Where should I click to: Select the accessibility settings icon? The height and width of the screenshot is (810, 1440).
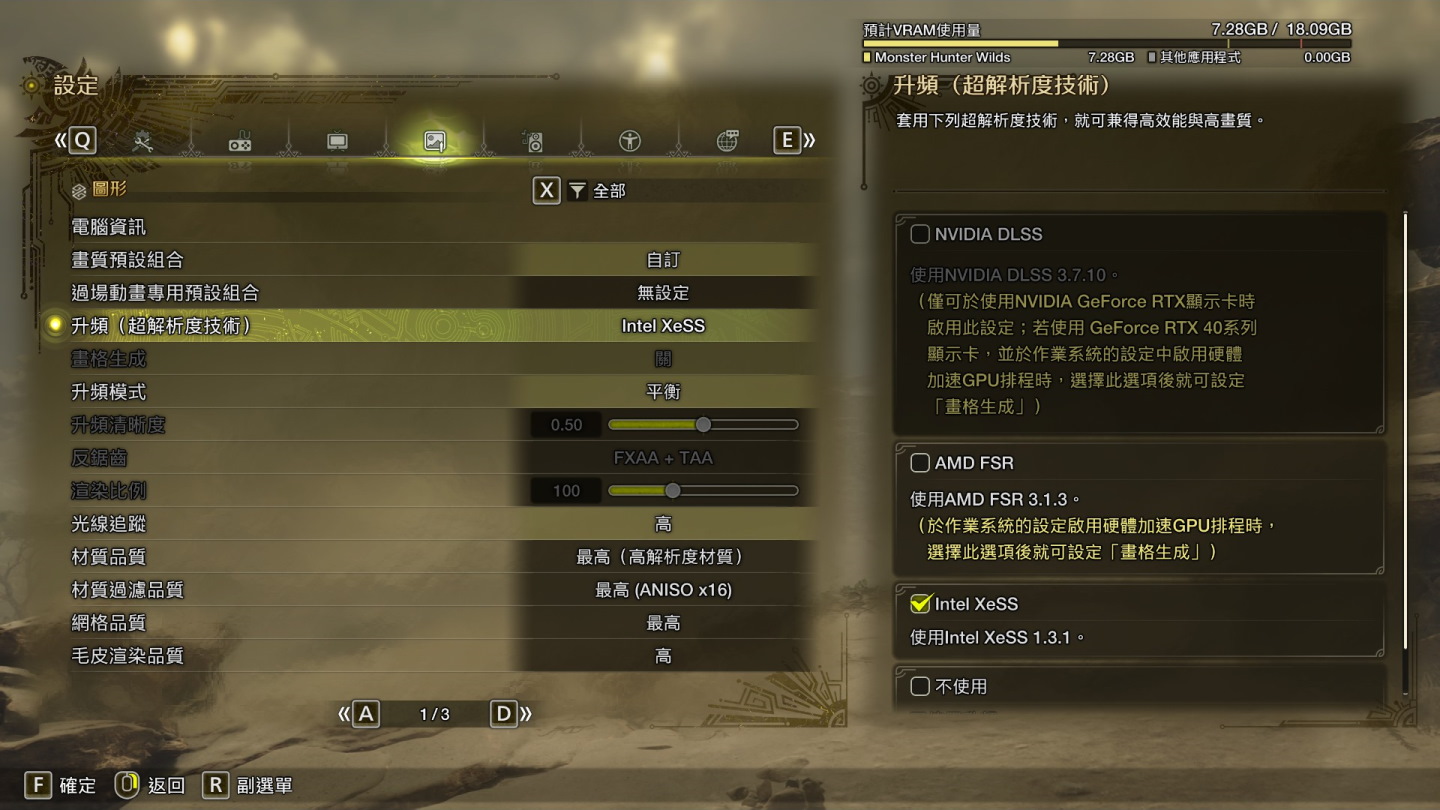click(627, 140)
